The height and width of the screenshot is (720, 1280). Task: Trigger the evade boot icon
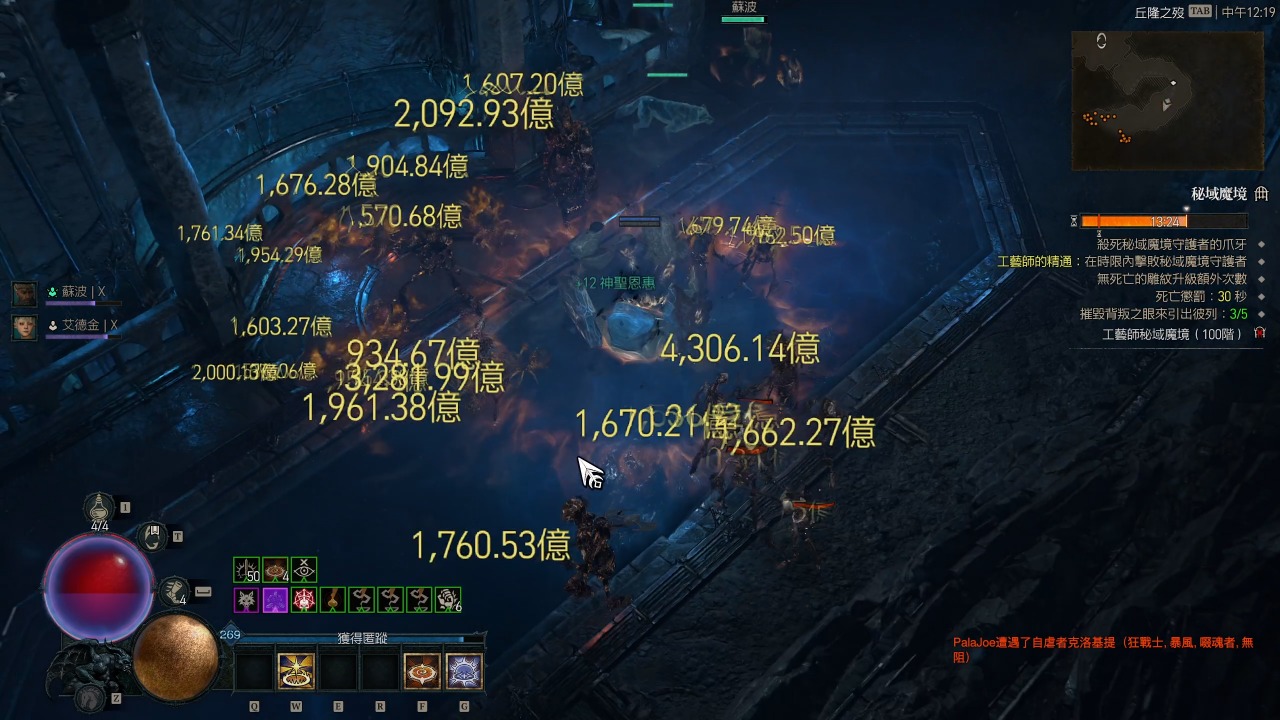click(x=176, y=591)
